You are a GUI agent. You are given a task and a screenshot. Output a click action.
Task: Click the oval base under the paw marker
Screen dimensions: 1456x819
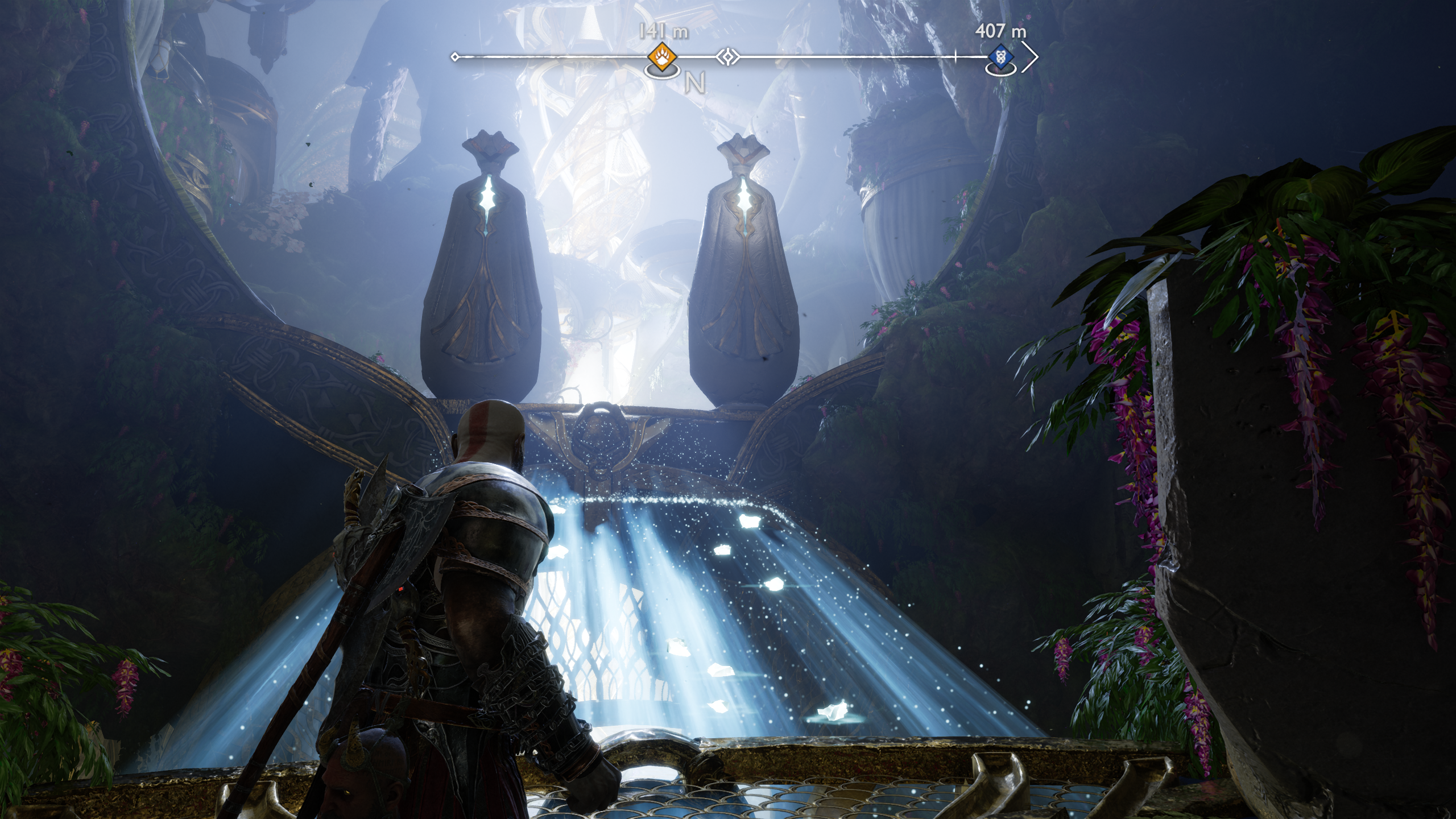coord(663,73)
